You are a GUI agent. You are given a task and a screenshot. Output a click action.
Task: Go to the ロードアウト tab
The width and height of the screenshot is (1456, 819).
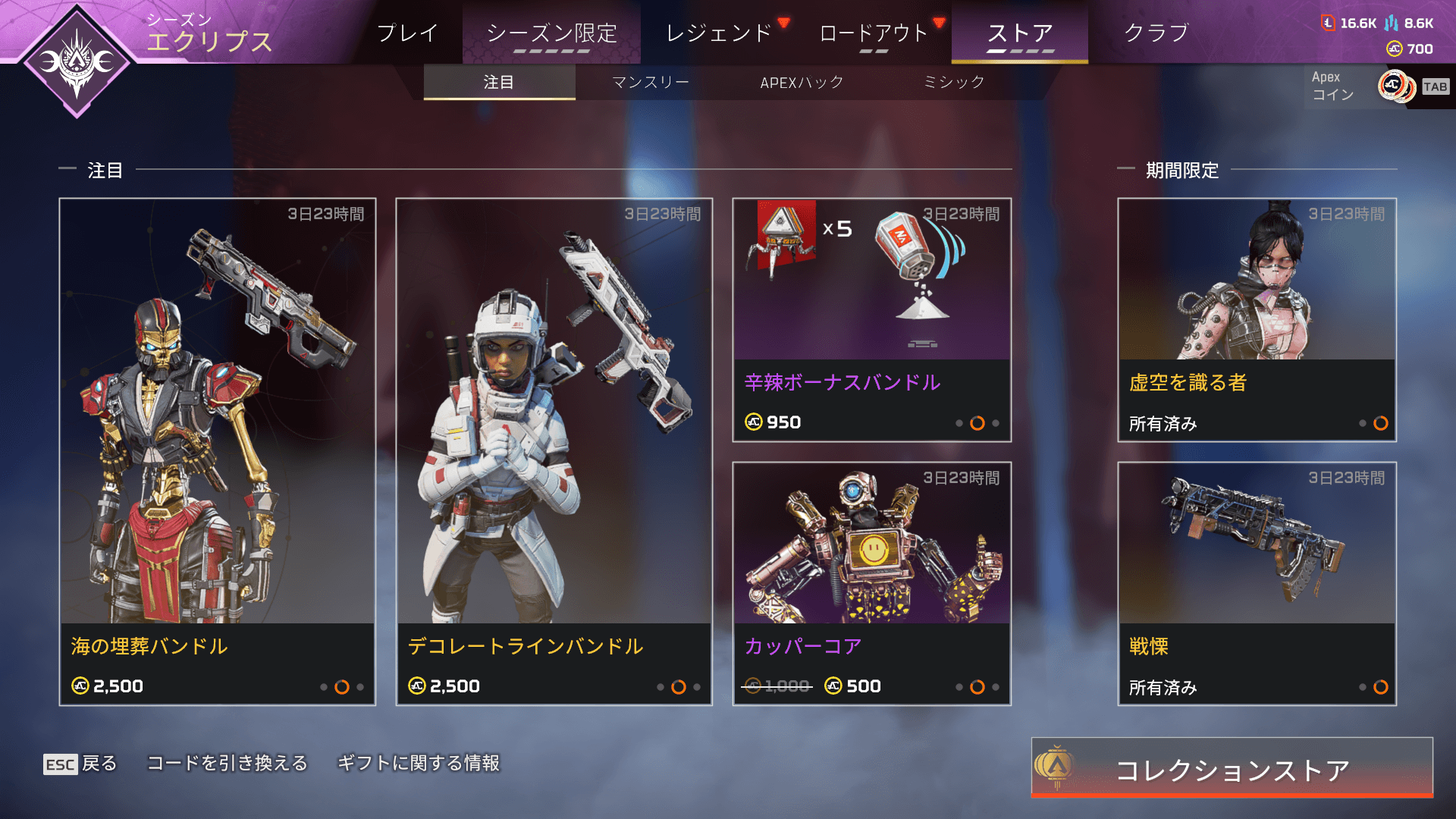pyautogui.click(x=874, y=33)
